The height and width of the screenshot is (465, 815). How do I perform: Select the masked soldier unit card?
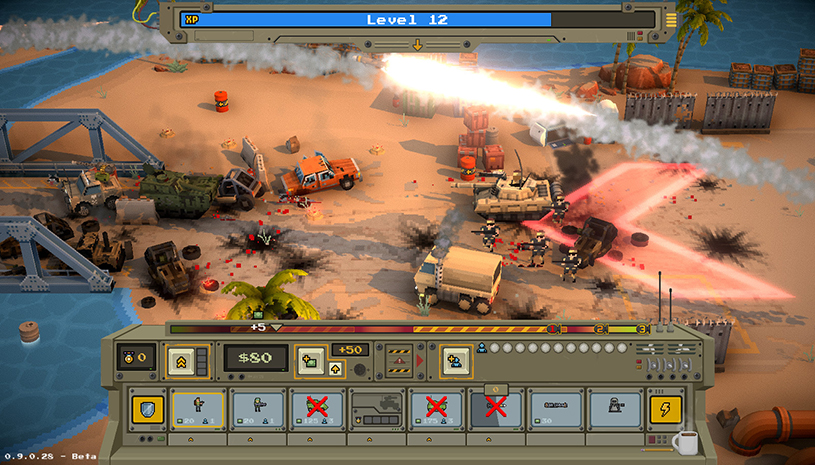615,410
